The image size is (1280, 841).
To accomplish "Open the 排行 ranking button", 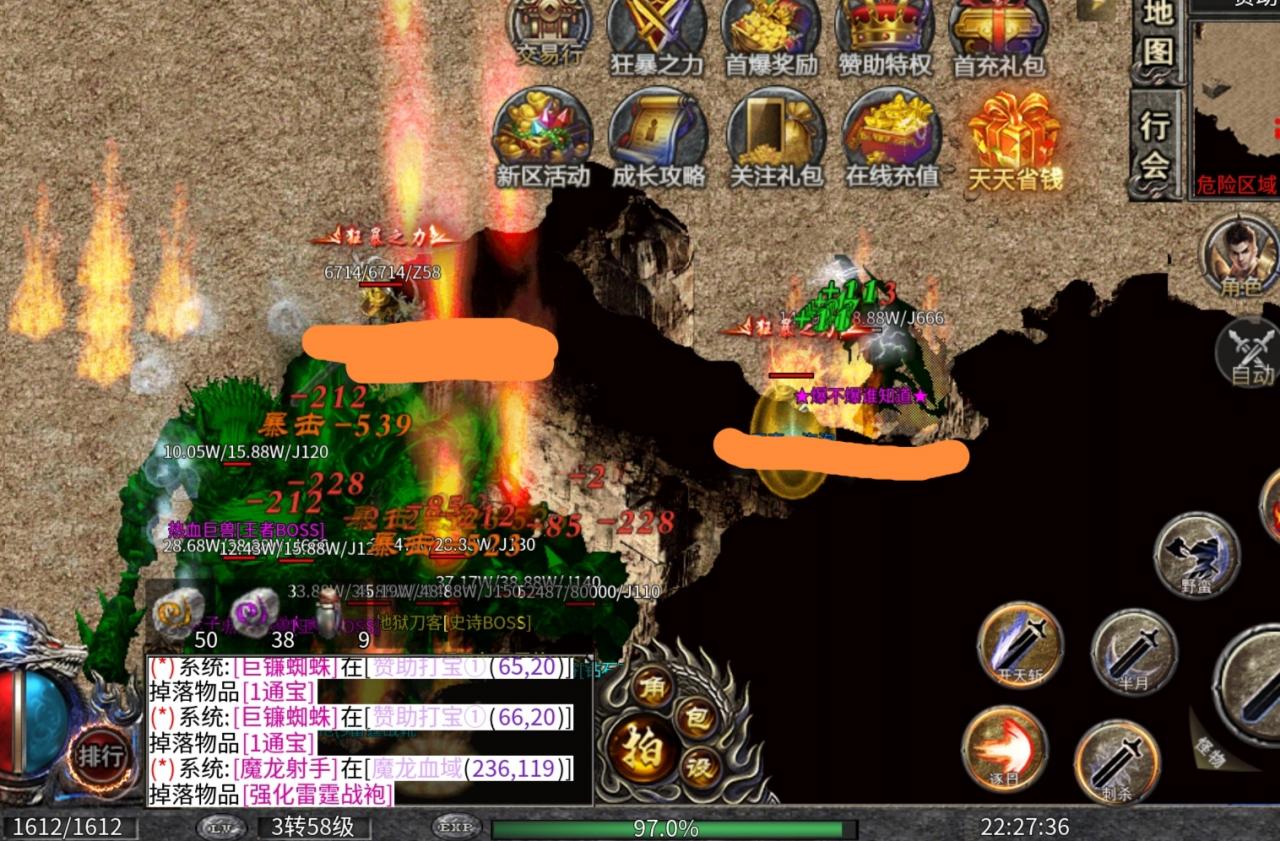I will [101, 755].
